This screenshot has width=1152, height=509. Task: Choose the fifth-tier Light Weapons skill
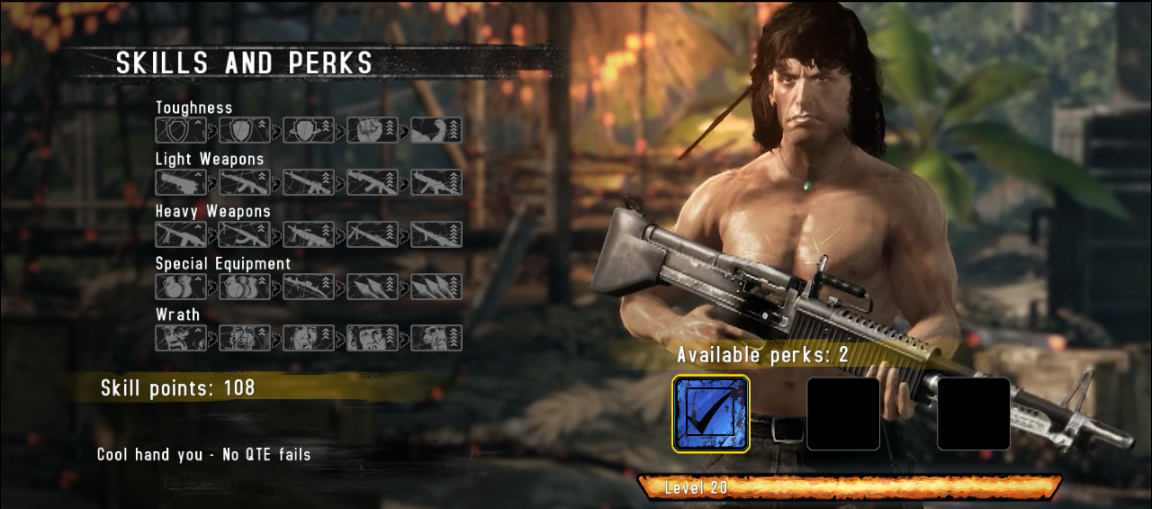(x=437, y=182)
